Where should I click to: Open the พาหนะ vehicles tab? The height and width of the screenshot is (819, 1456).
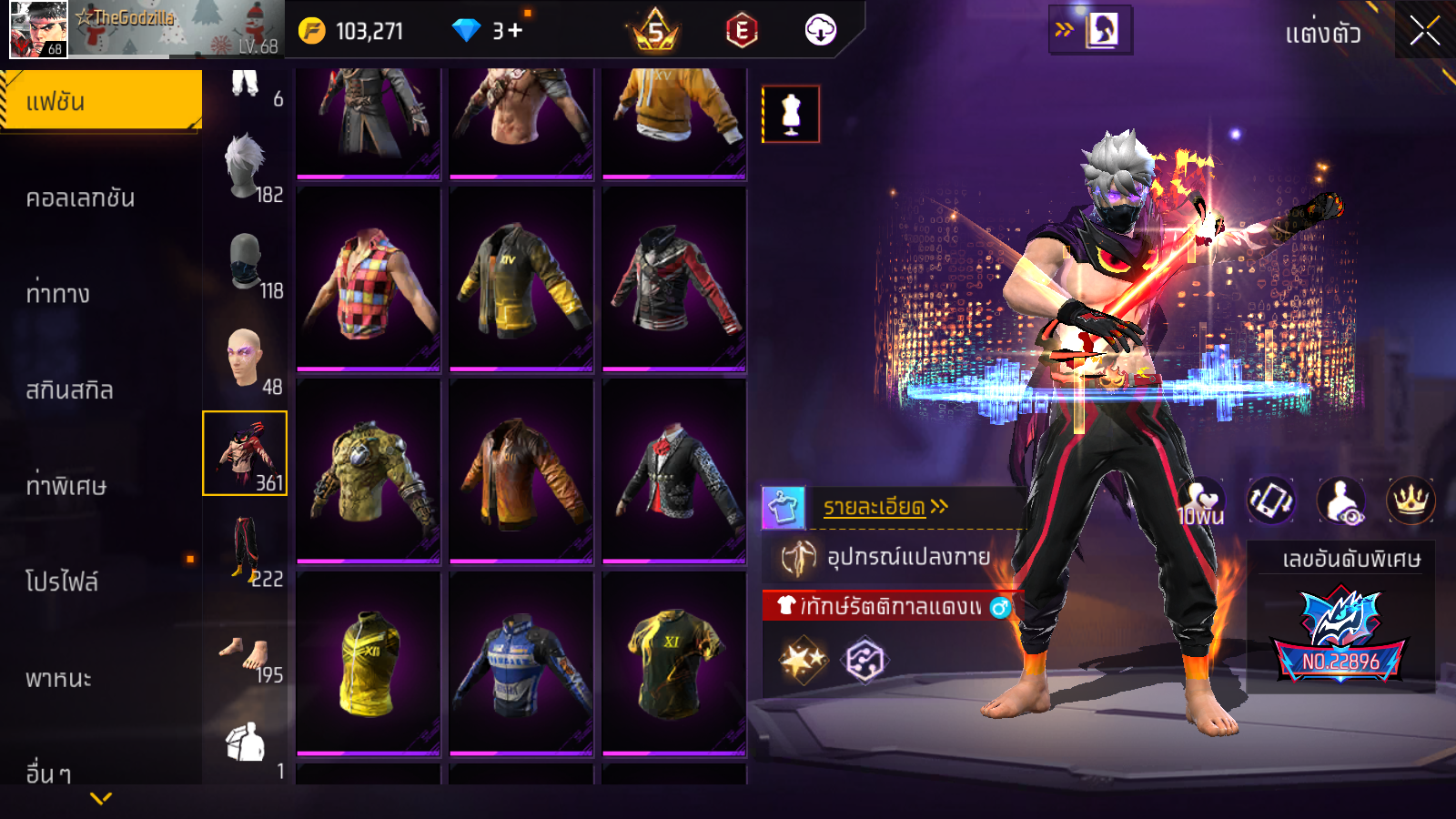(x=58, y=678)
